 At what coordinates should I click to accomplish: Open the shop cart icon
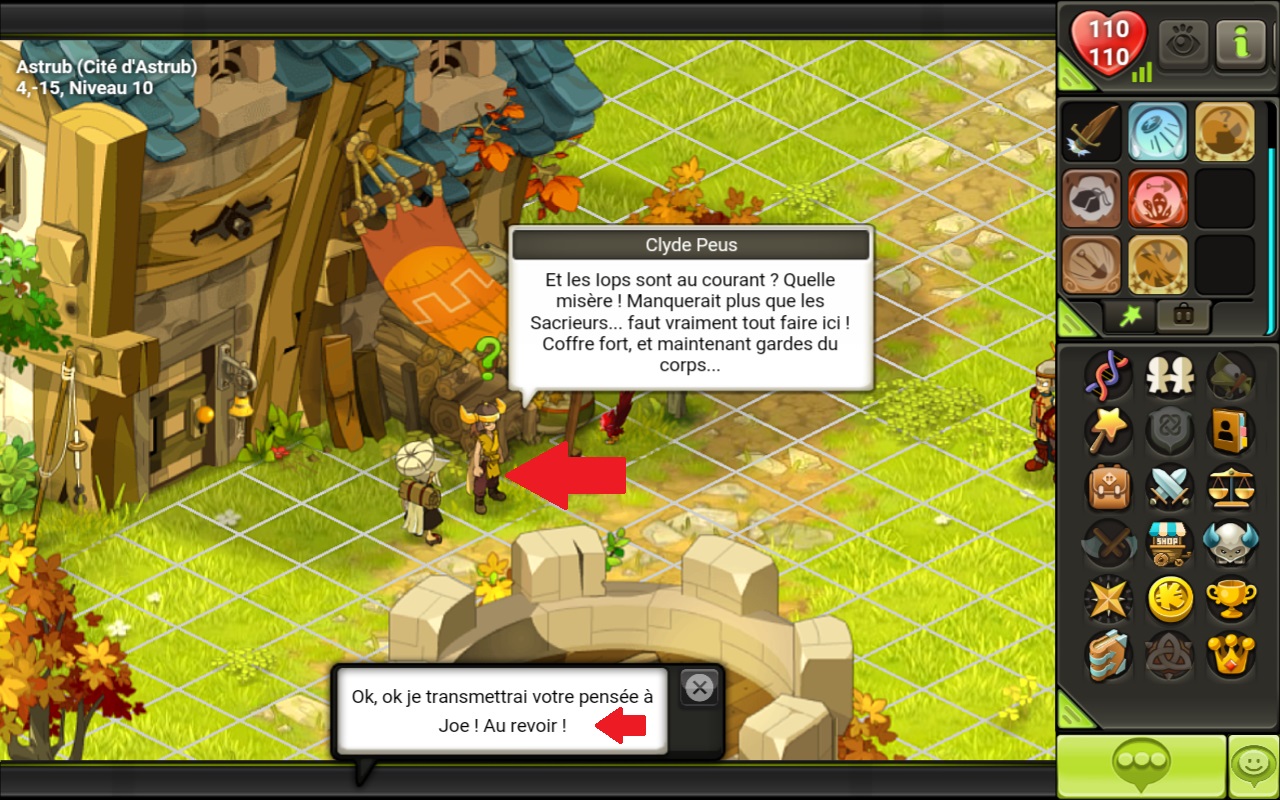point(1168,543)
